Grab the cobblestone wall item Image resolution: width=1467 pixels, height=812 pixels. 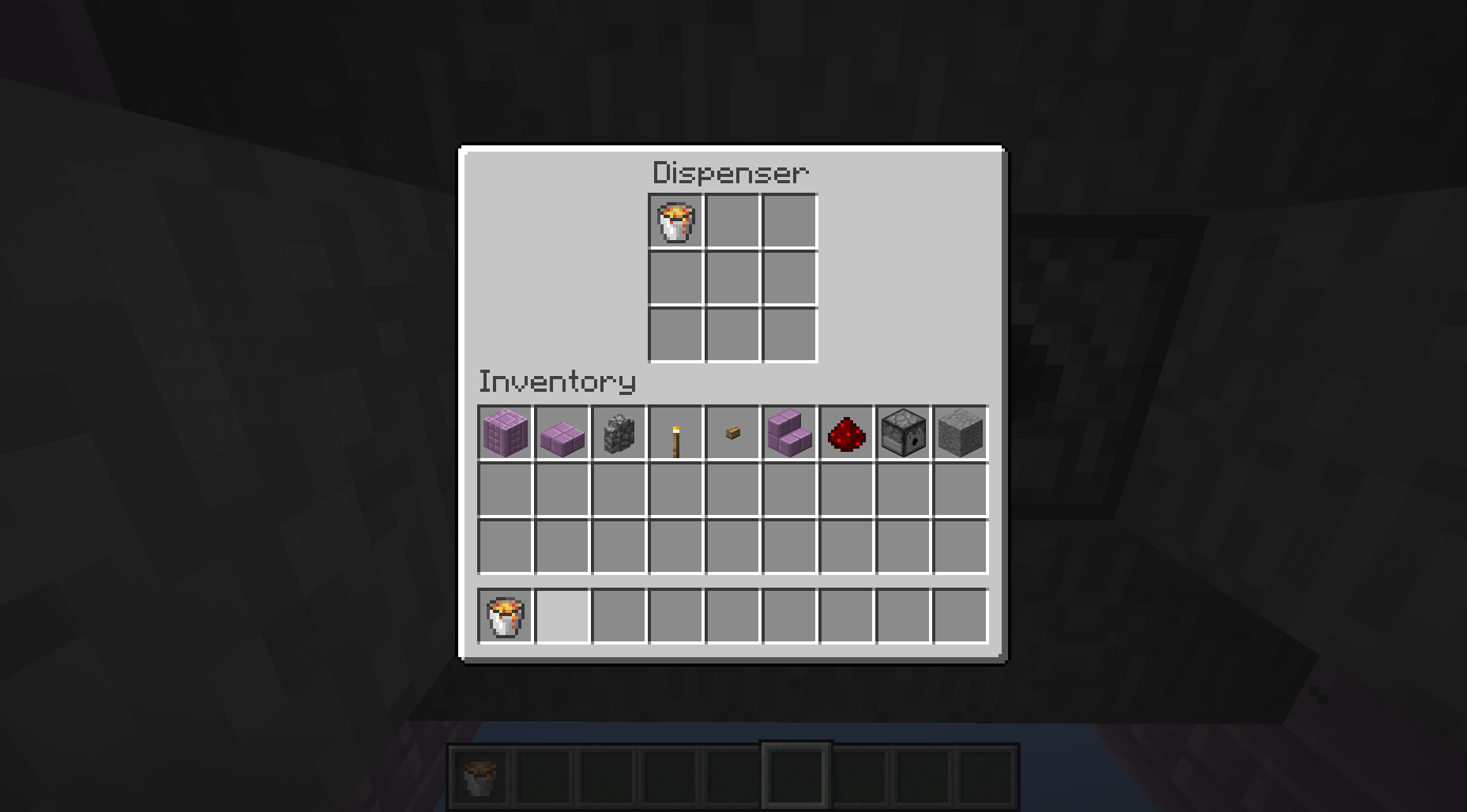coord(619,432)
